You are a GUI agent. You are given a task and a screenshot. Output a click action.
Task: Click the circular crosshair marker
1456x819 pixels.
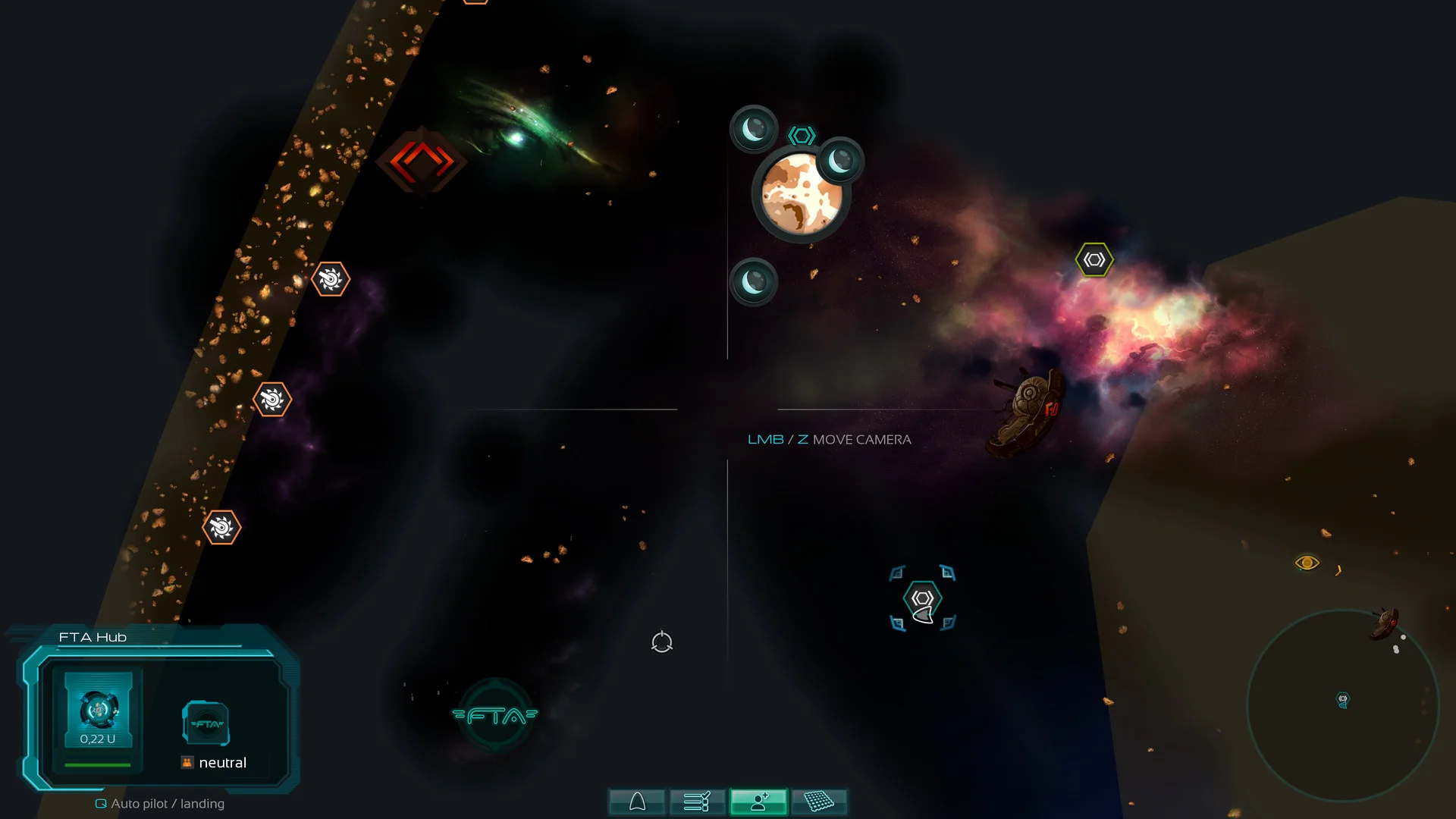662,642
